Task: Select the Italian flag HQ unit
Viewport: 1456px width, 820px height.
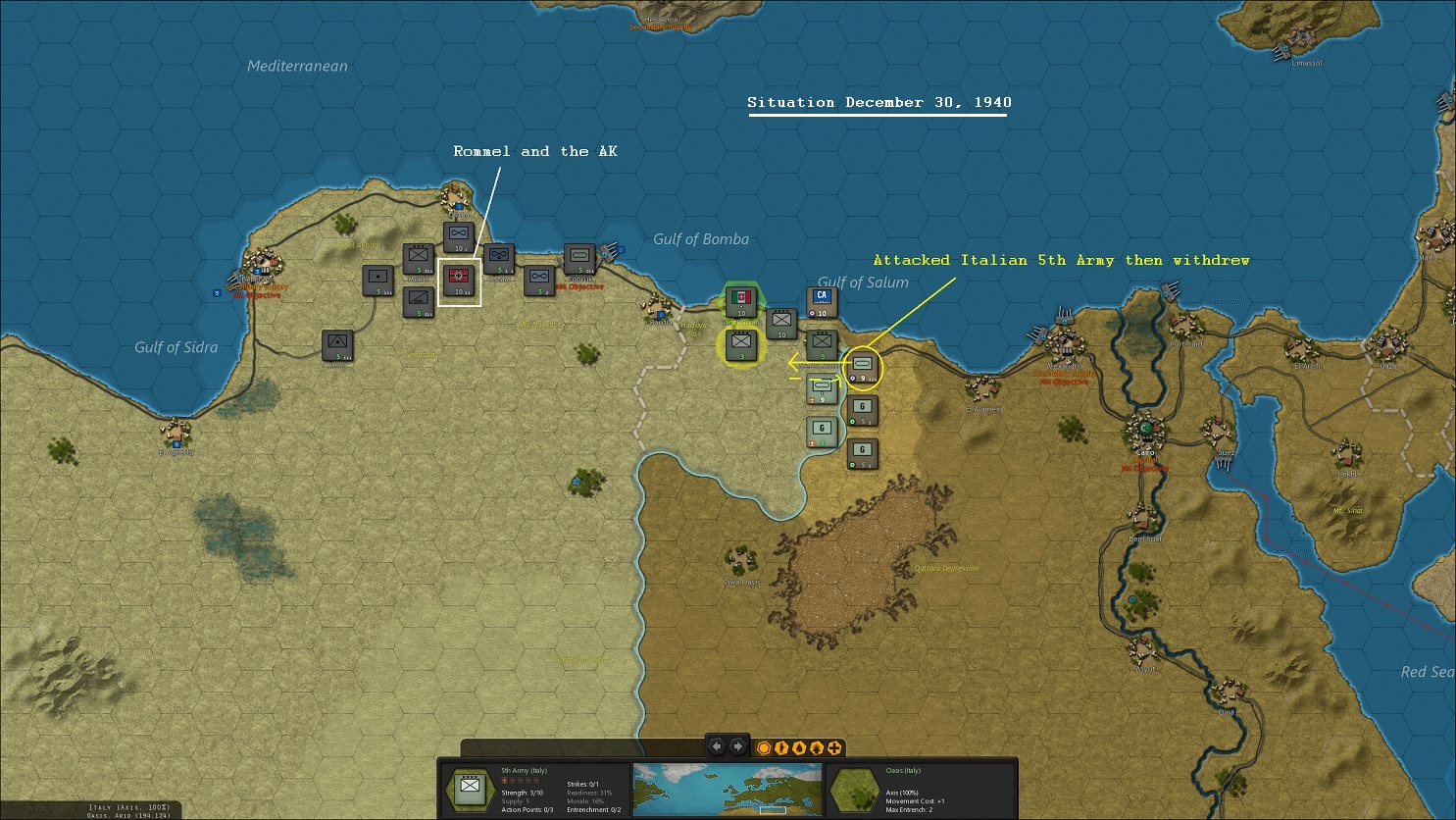Action: [741, 299]
